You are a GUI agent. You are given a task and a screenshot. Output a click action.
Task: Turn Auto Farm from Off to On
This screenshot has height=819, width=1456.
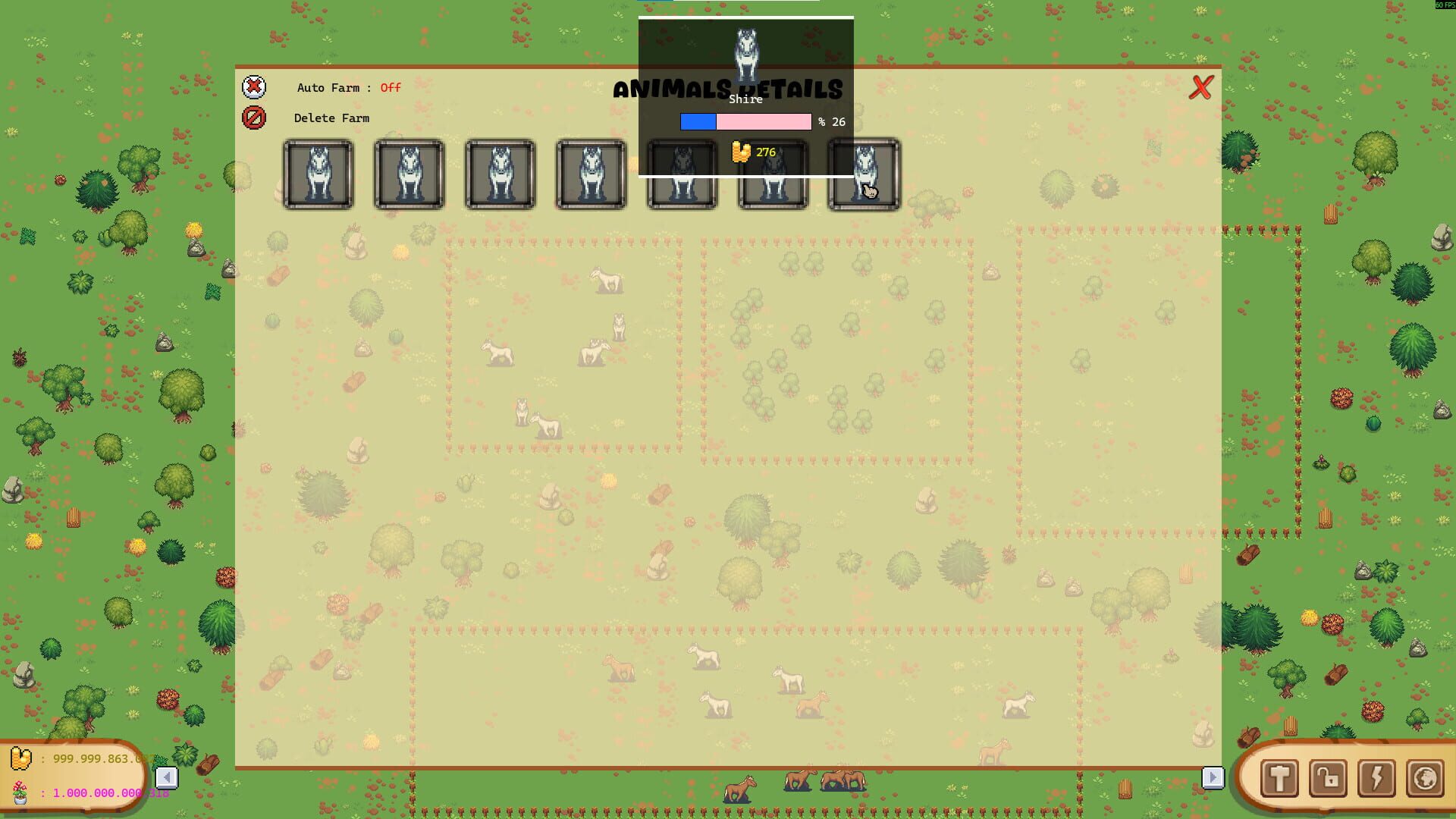pyautogui.click(x=390, y=87)
